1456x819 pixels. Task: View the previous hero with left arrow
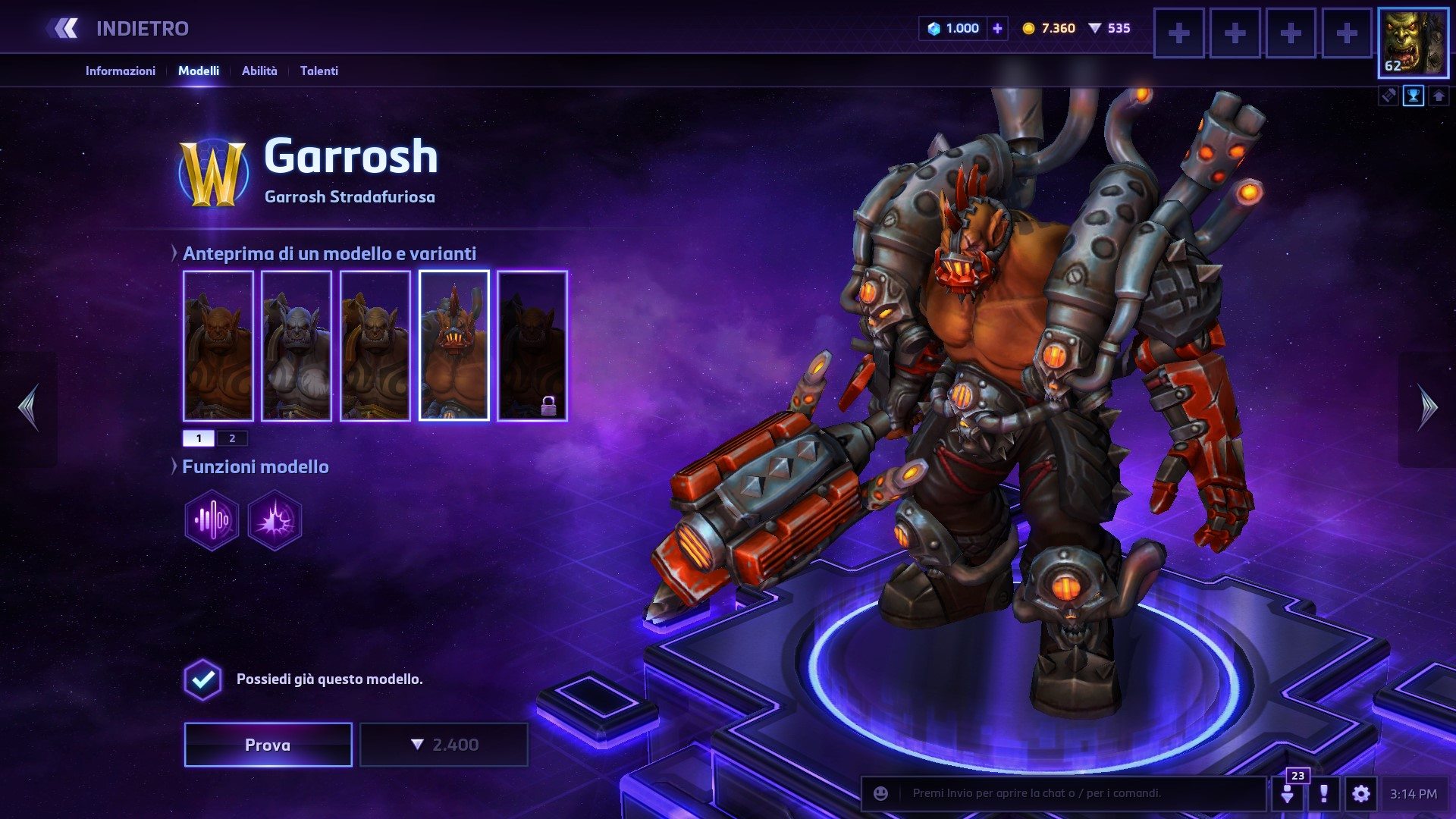click(x=29, y=408)
